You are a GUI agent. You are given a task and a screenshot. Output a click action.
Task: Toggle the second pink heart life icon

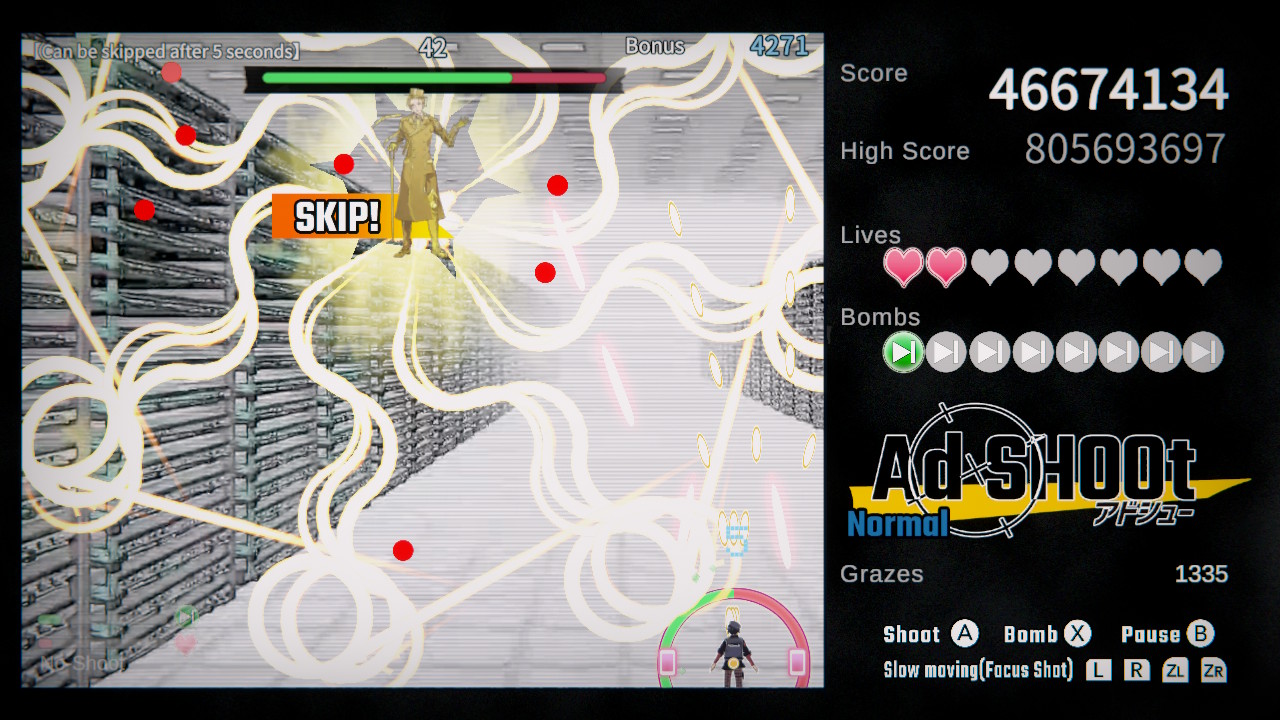(x=946, y=268)
